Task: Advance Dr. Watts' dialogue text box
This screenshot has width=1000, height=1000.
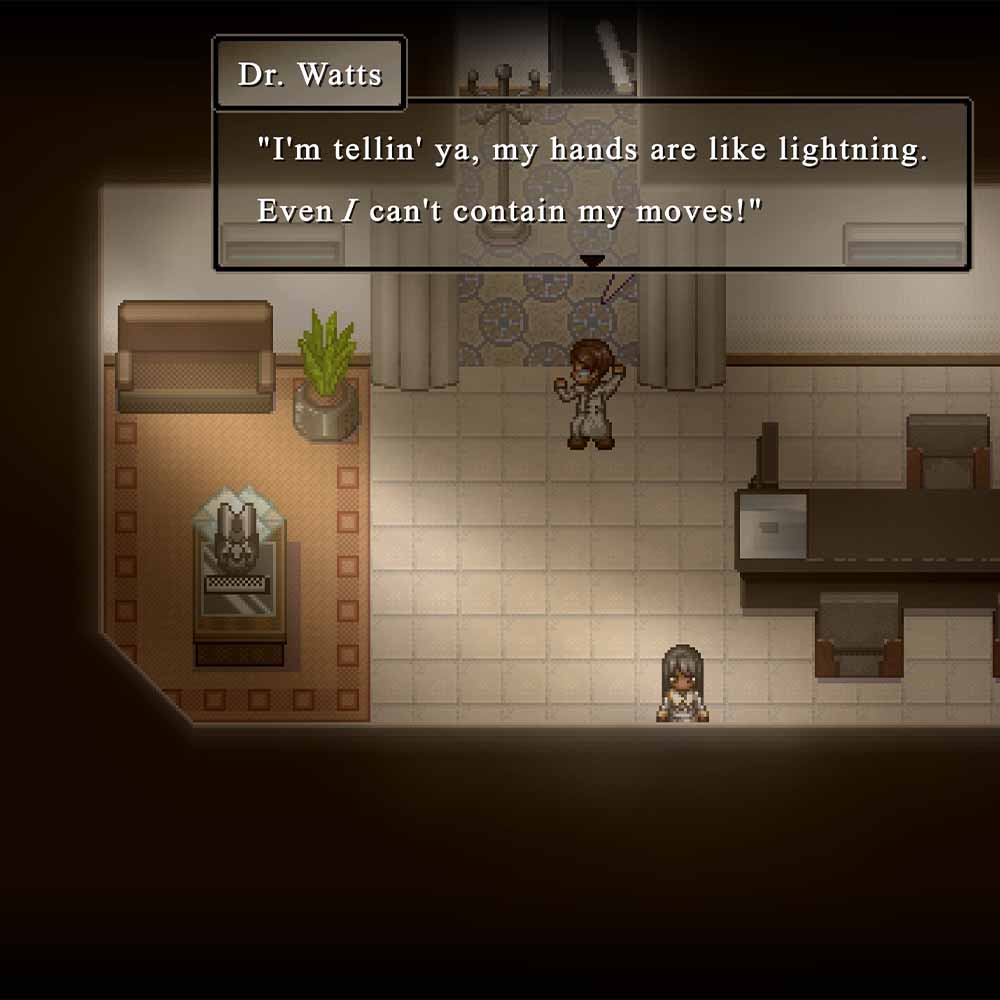Action: point(592,183)
